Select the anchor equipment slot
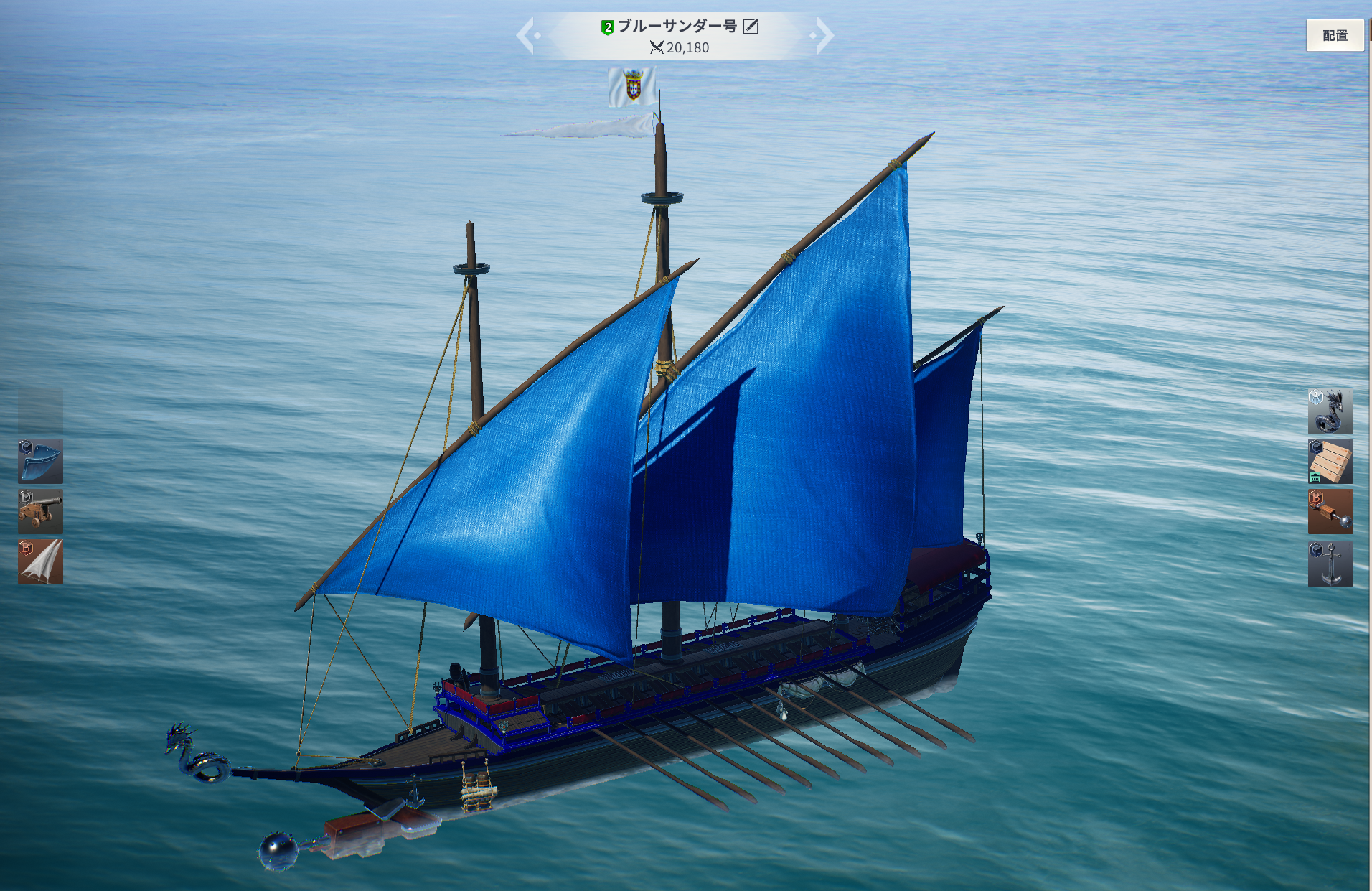Screen dimensions: 1372x891 [1330, 564]
